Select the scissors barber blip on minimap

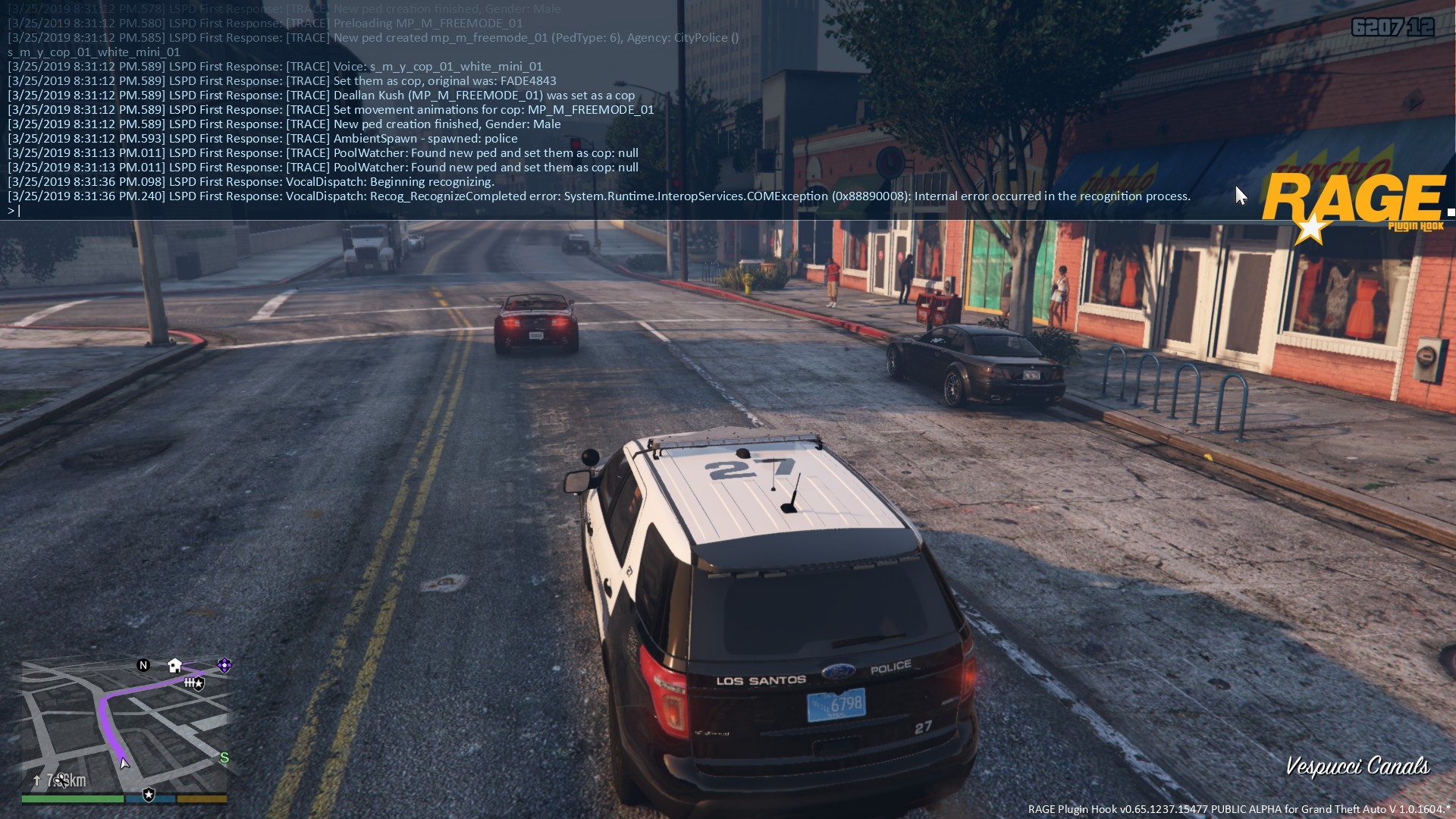tap(61, 778)
